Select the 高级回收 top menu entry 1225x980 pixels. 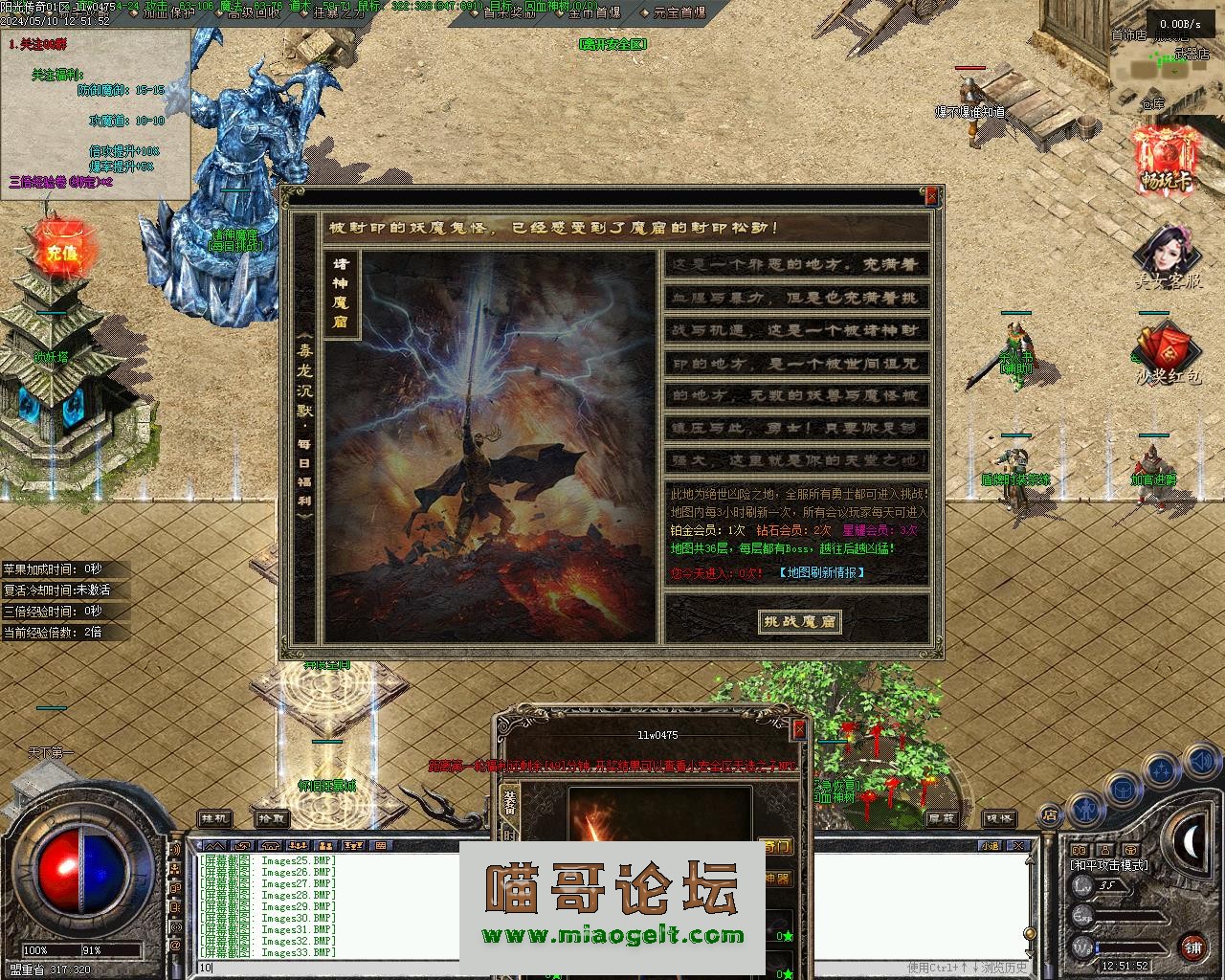coord(253,12)
